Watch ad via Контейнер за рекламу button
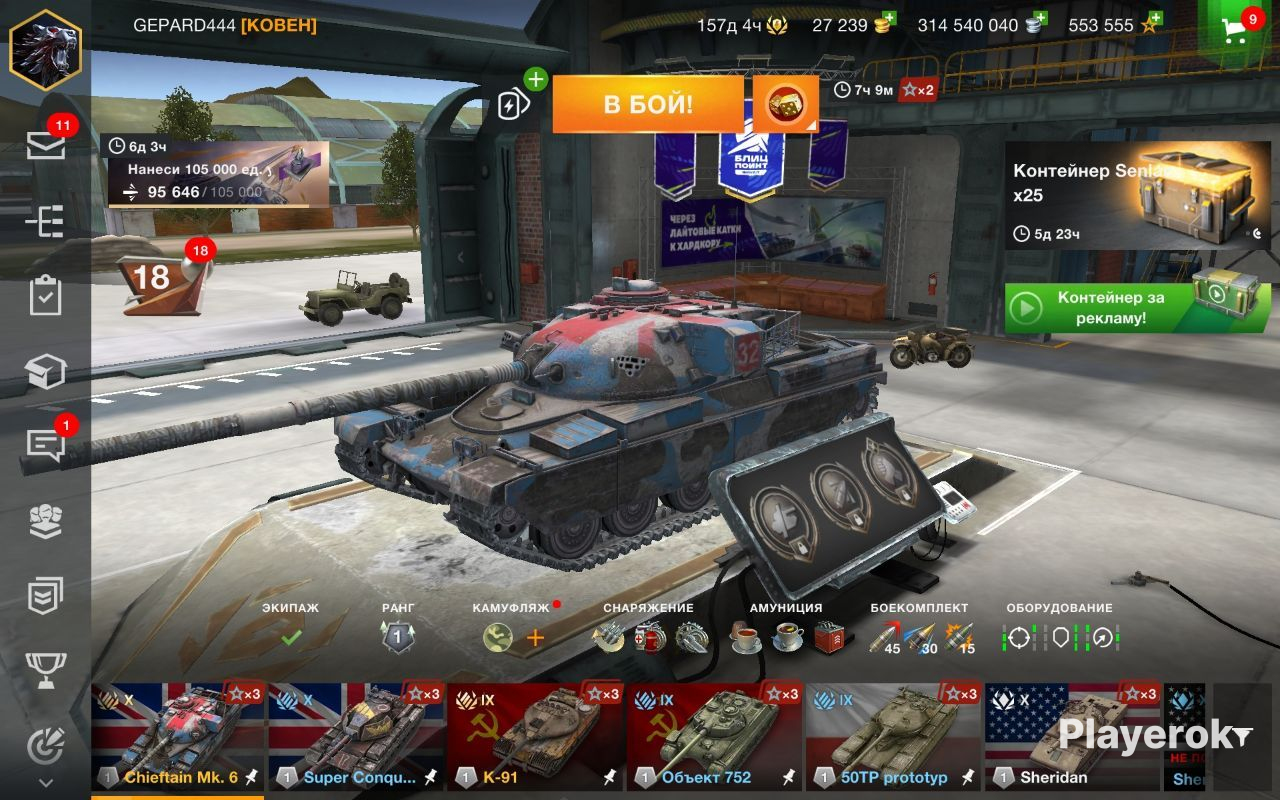 (x=1137, y=308)
